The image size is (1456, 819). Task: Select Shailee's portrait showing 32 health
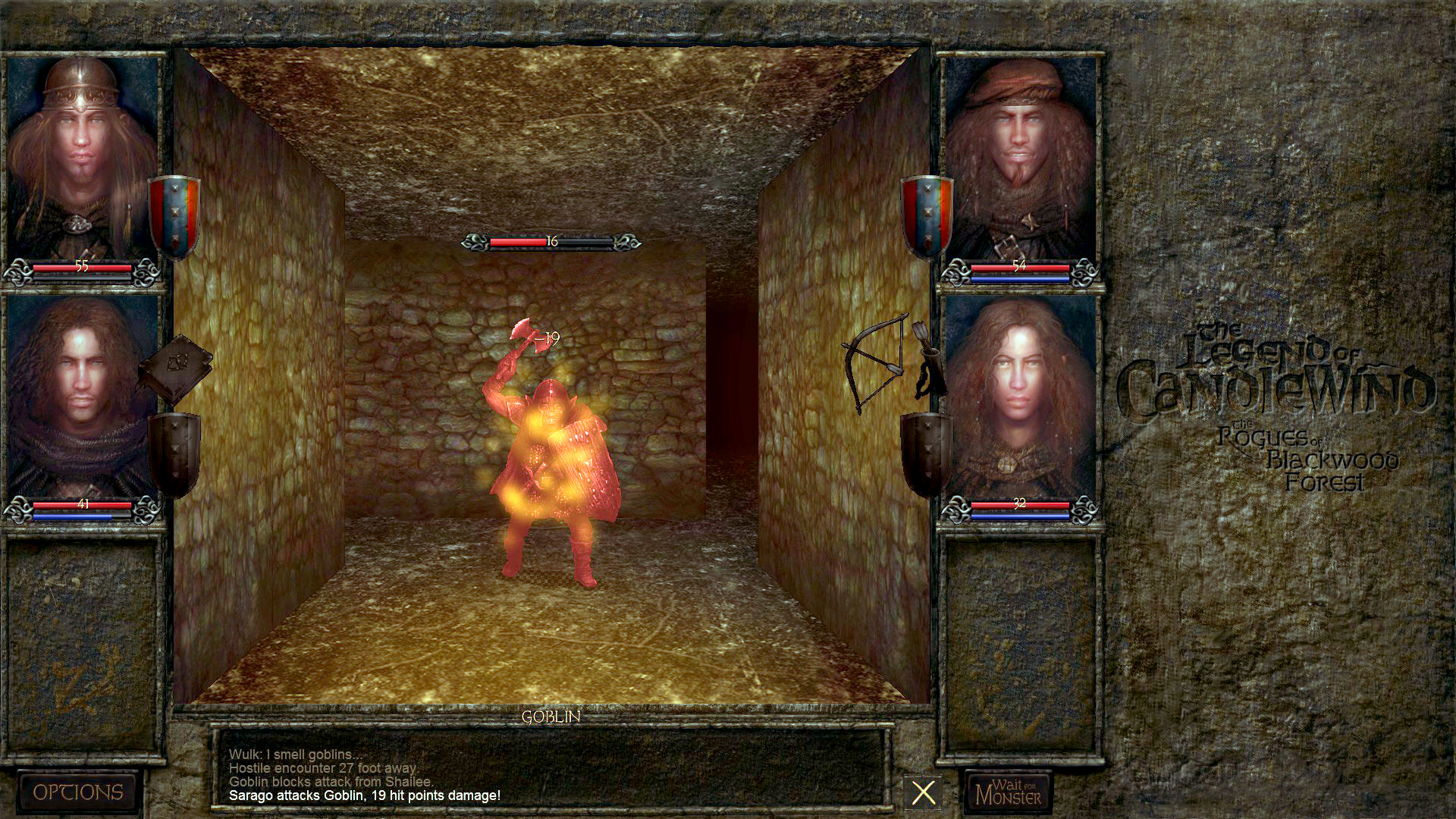coord(1020,394)
